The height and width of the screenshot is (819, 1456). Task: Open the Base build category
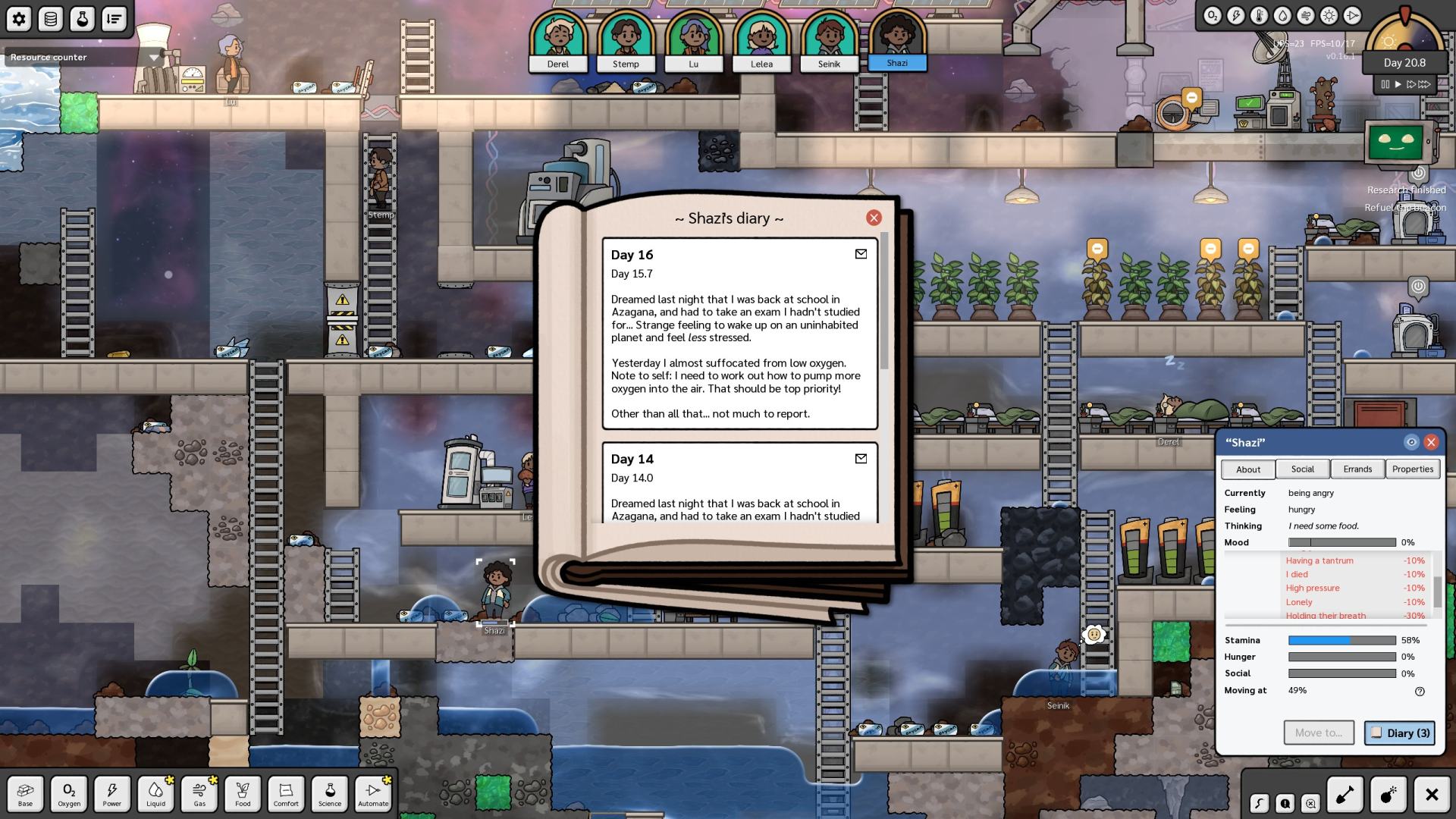(x=26, y=794)
